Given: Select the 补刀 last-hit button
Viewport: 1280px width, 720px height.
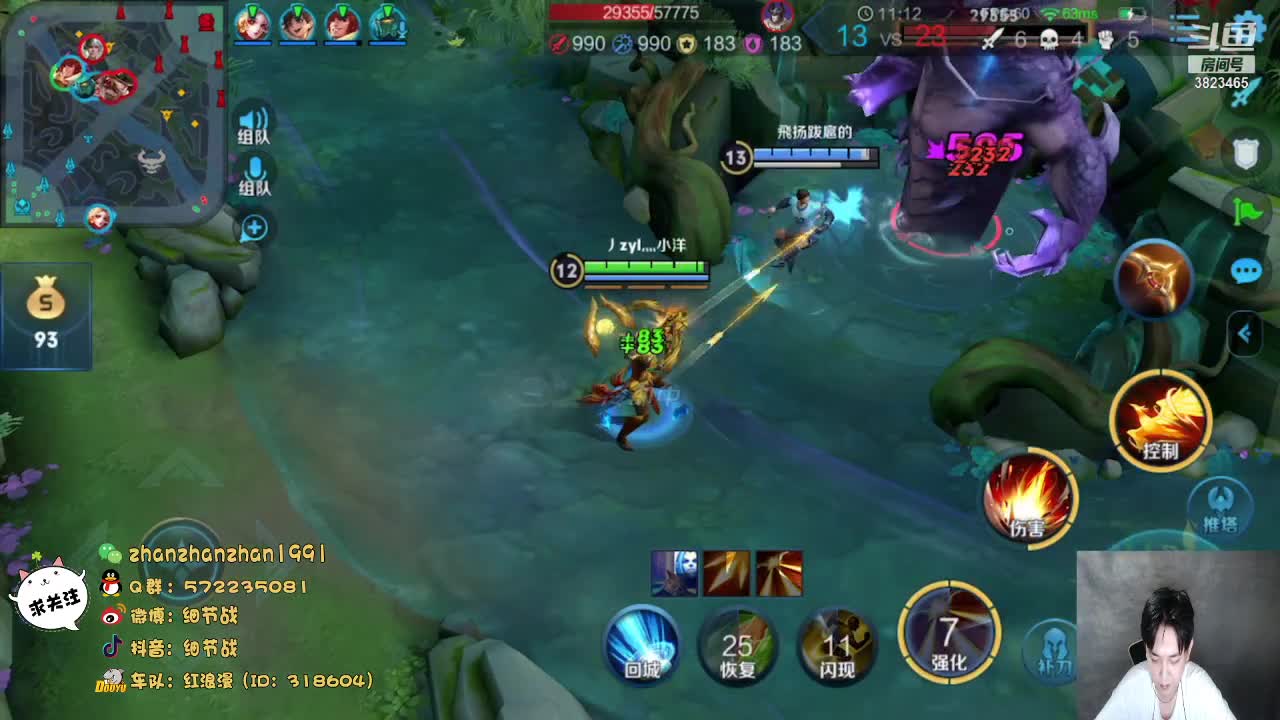Looking at the screenshot, I should 1052,648.
